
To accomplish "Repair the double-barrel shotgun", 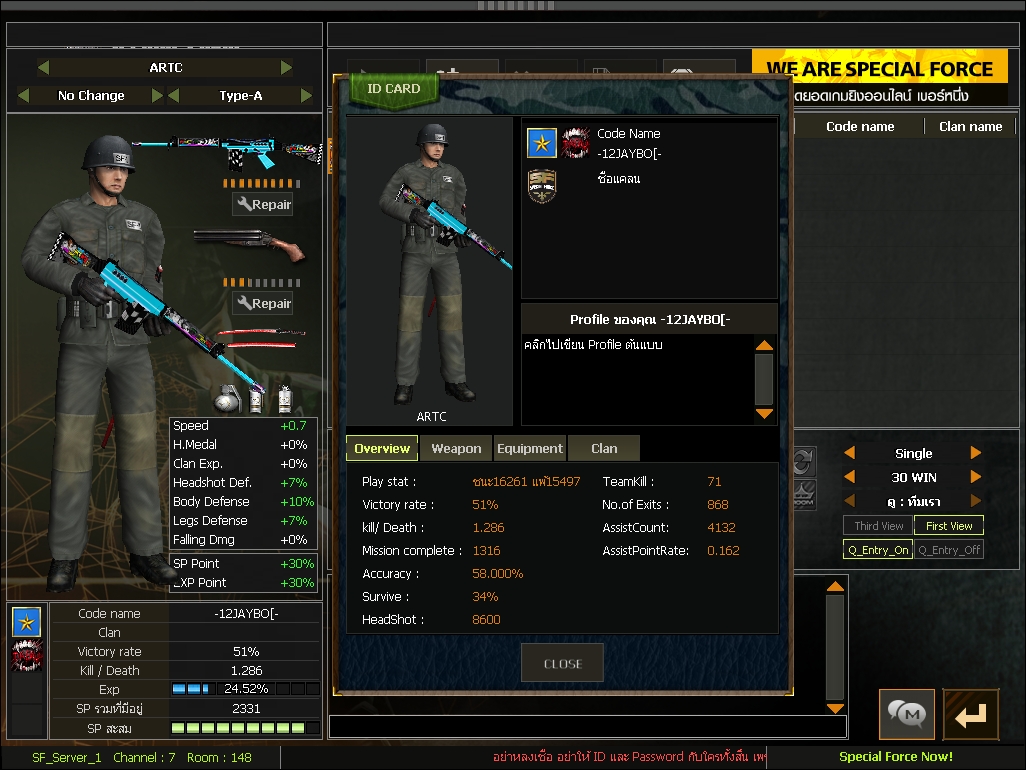I will [263, 304].
